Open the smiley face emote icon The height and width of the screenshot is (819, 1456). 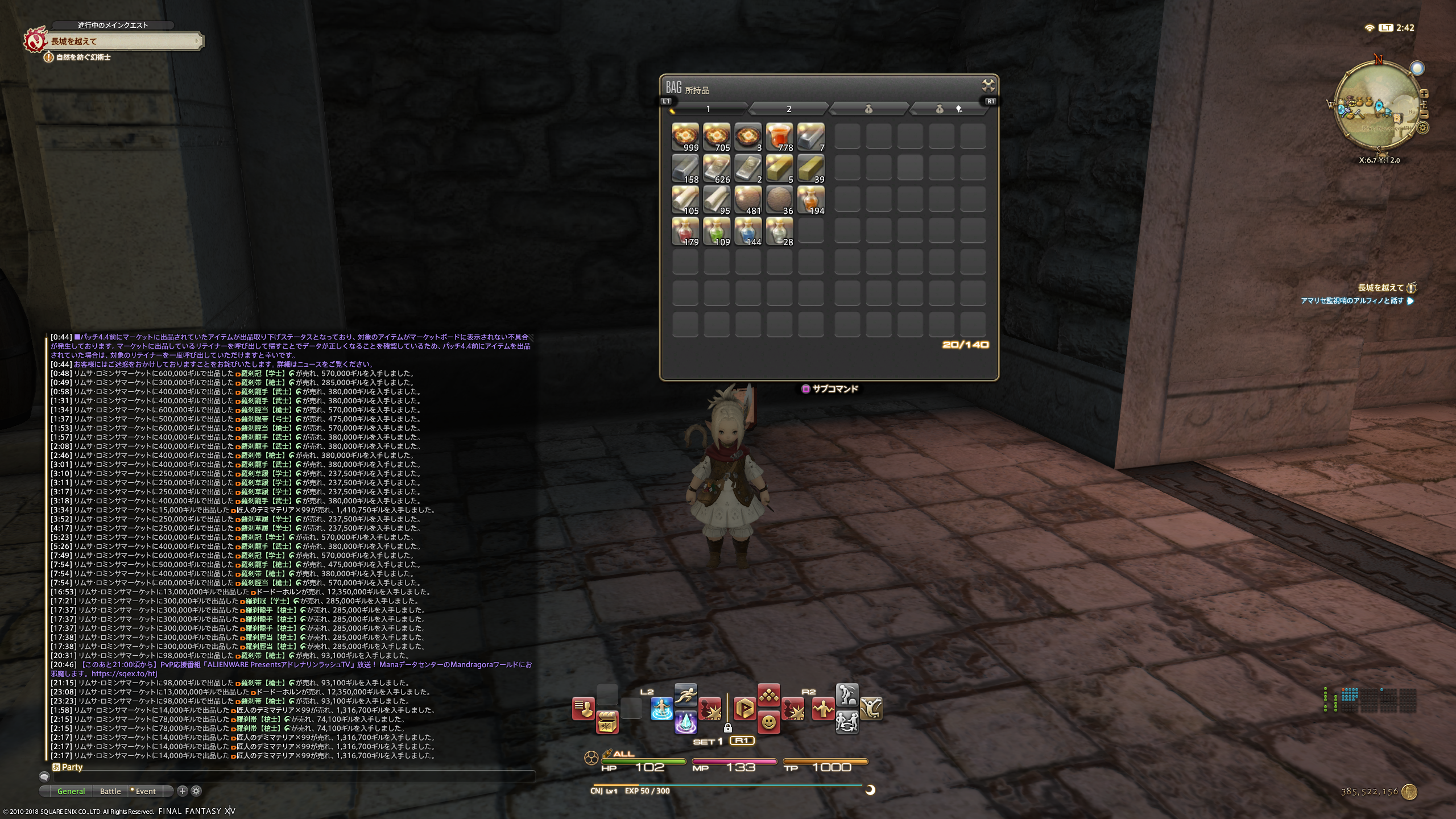(x=768, y=722)
